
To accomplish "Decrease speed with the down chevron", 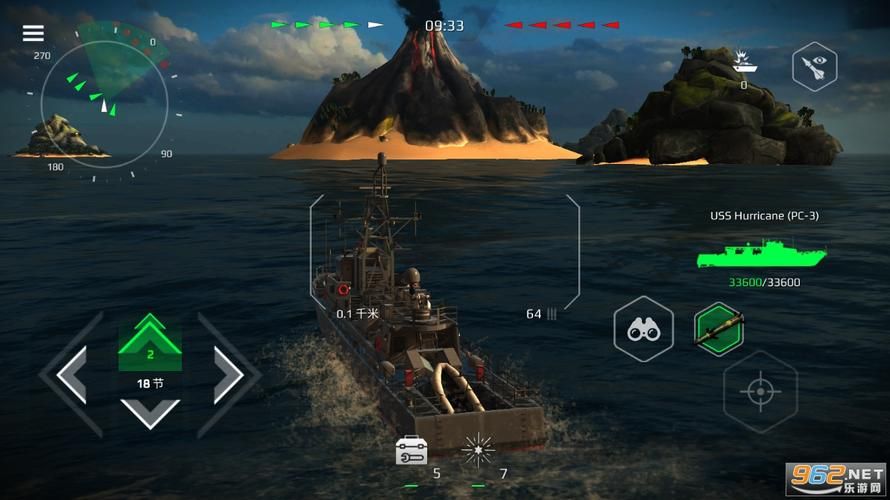I will tap(150, 411).
